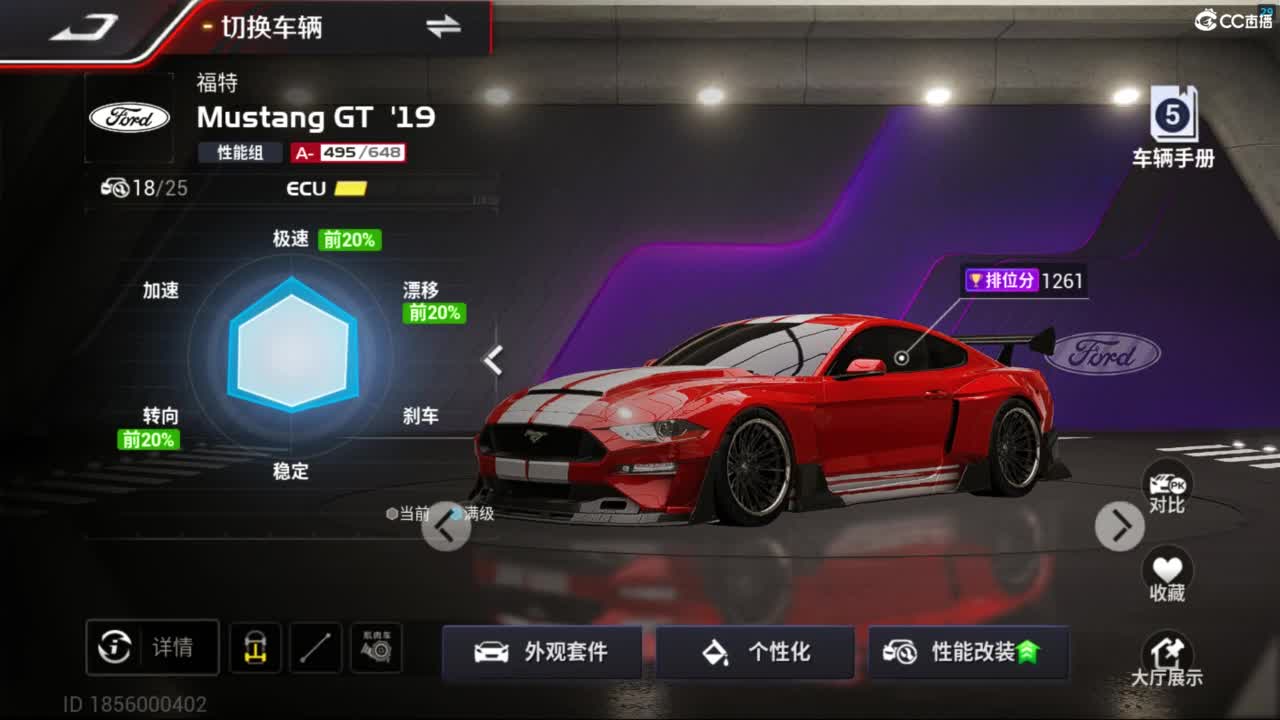
Task: Click the driveshaft tuning icon
Action: [x=315, y=648]
